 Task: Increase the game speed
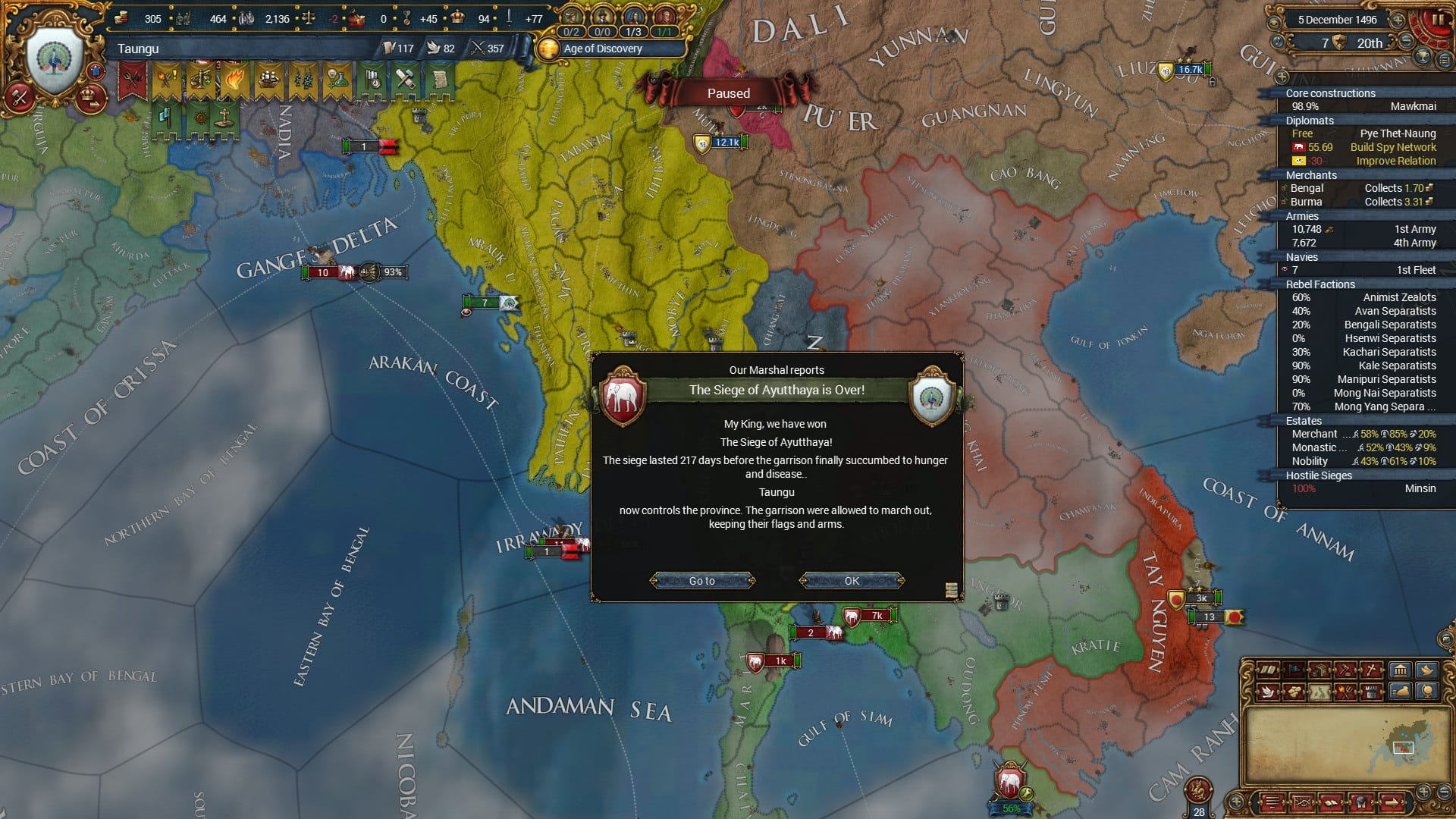coord(1398,20)
